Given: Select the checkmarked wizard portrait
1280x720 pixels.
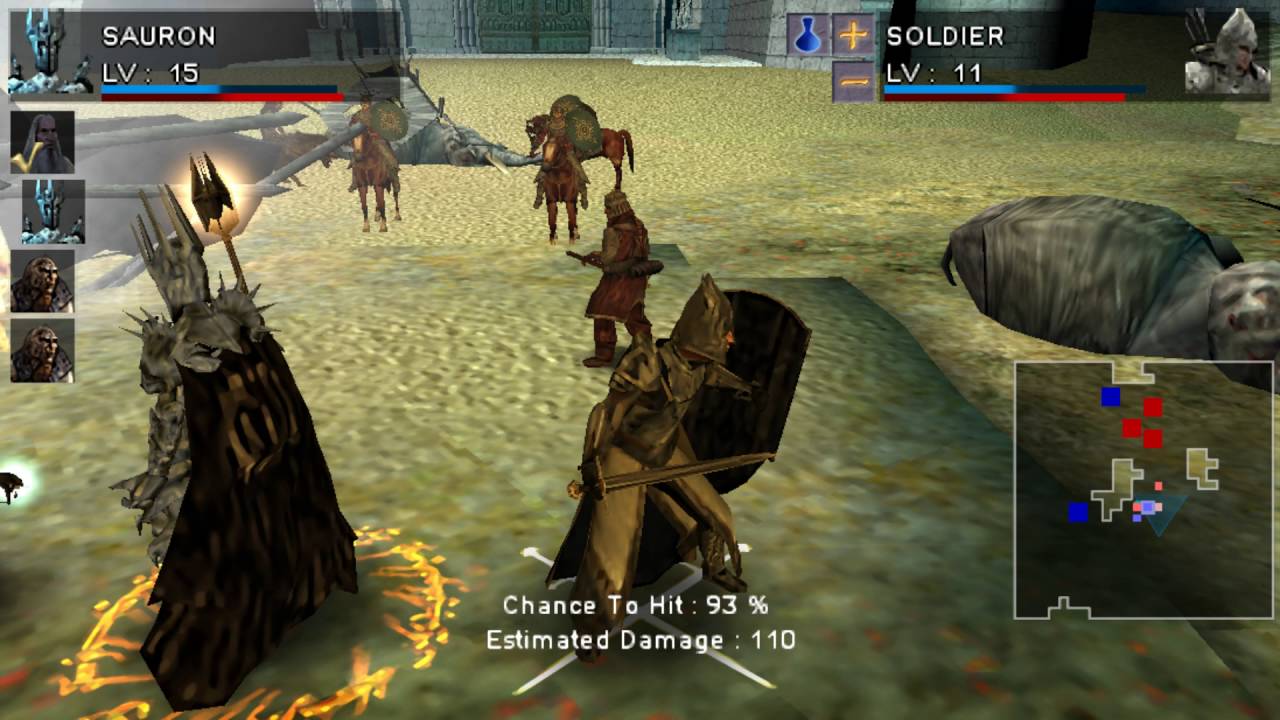Looking at the screenshot, I should (x=43, y=142).
